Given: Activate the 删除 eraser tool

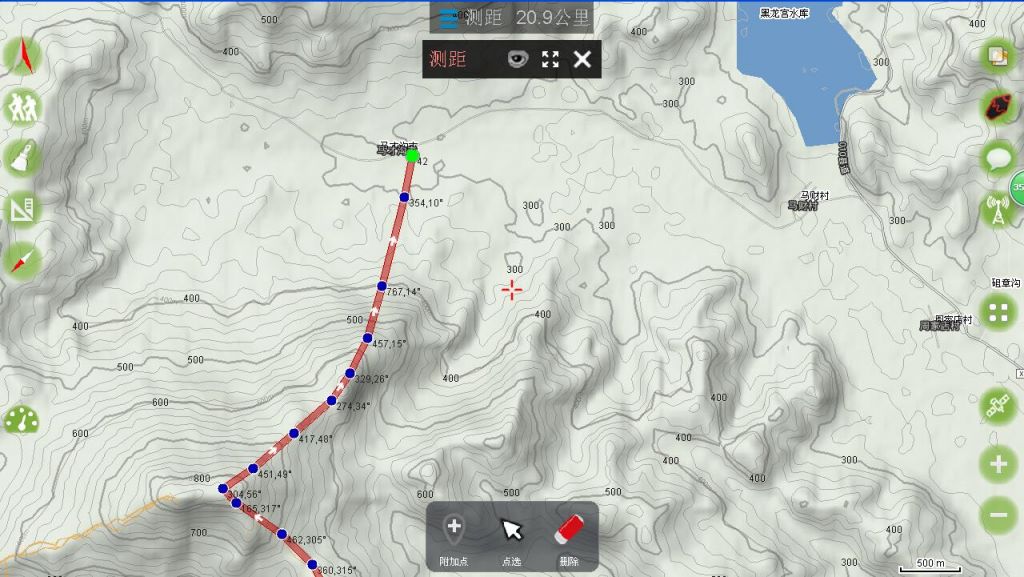Looking at the screenshot, I should coord(568,537).
